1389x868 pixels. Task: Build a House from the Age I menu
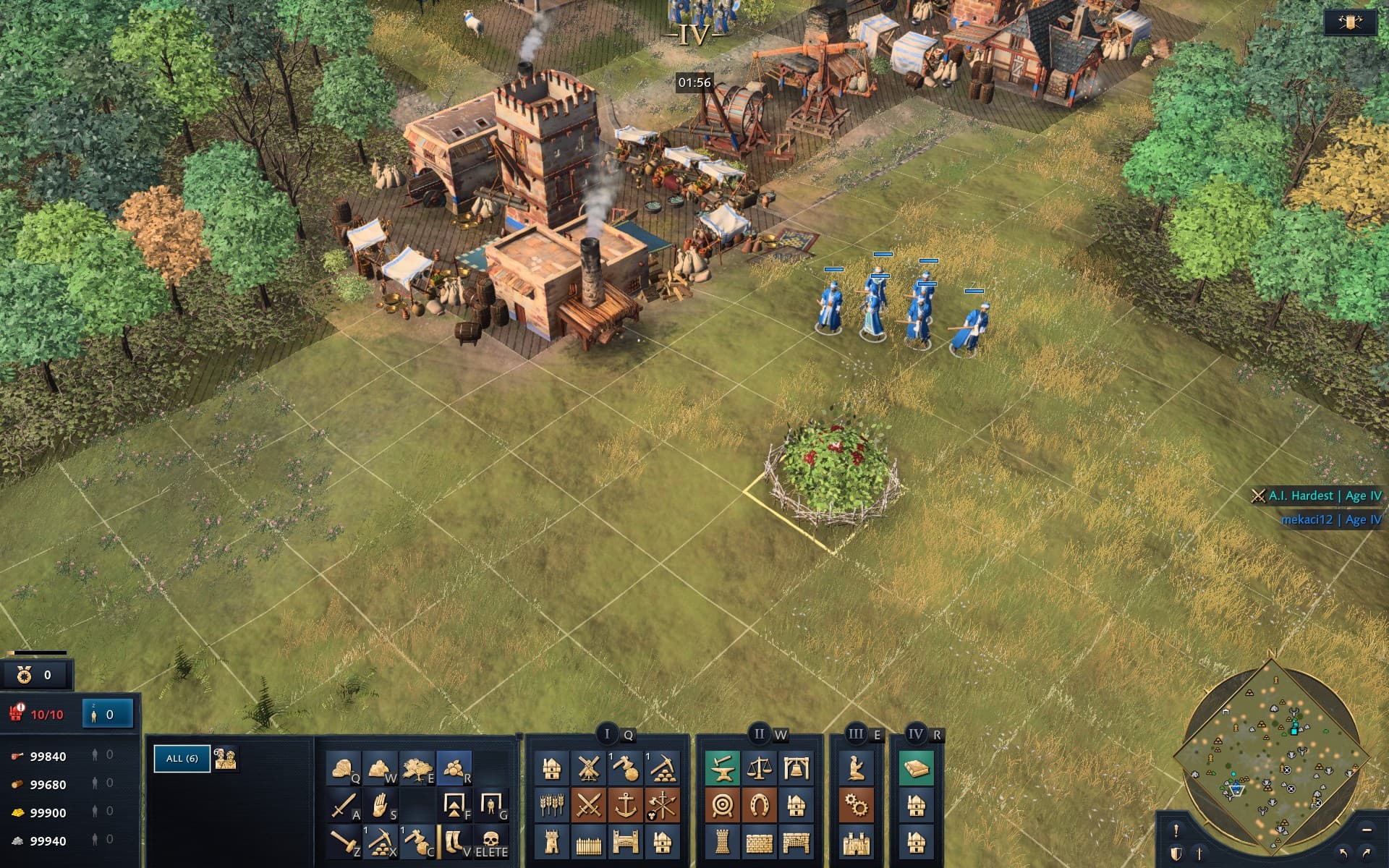[551, 770]
